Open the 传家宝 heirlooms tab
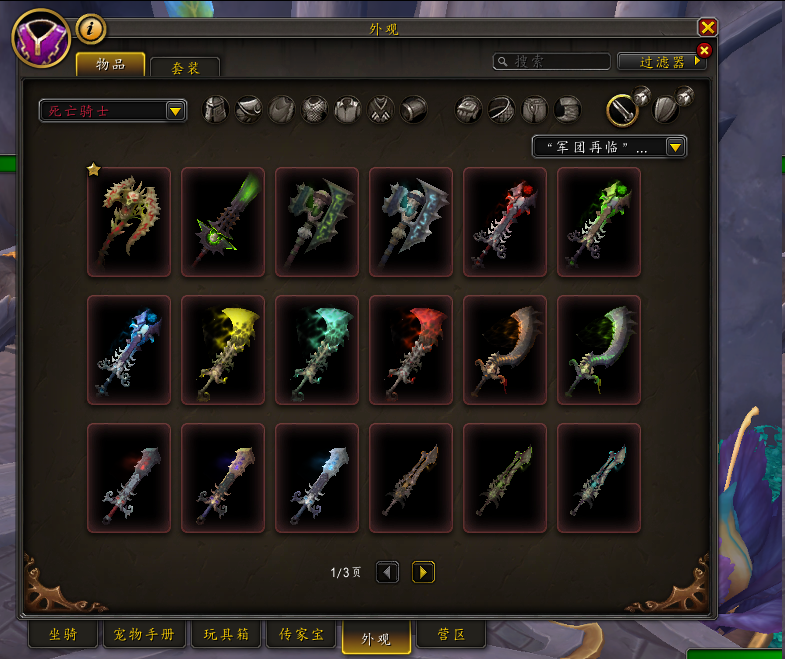This screenshot has width=785, height=659. click(x=301, y=635)
